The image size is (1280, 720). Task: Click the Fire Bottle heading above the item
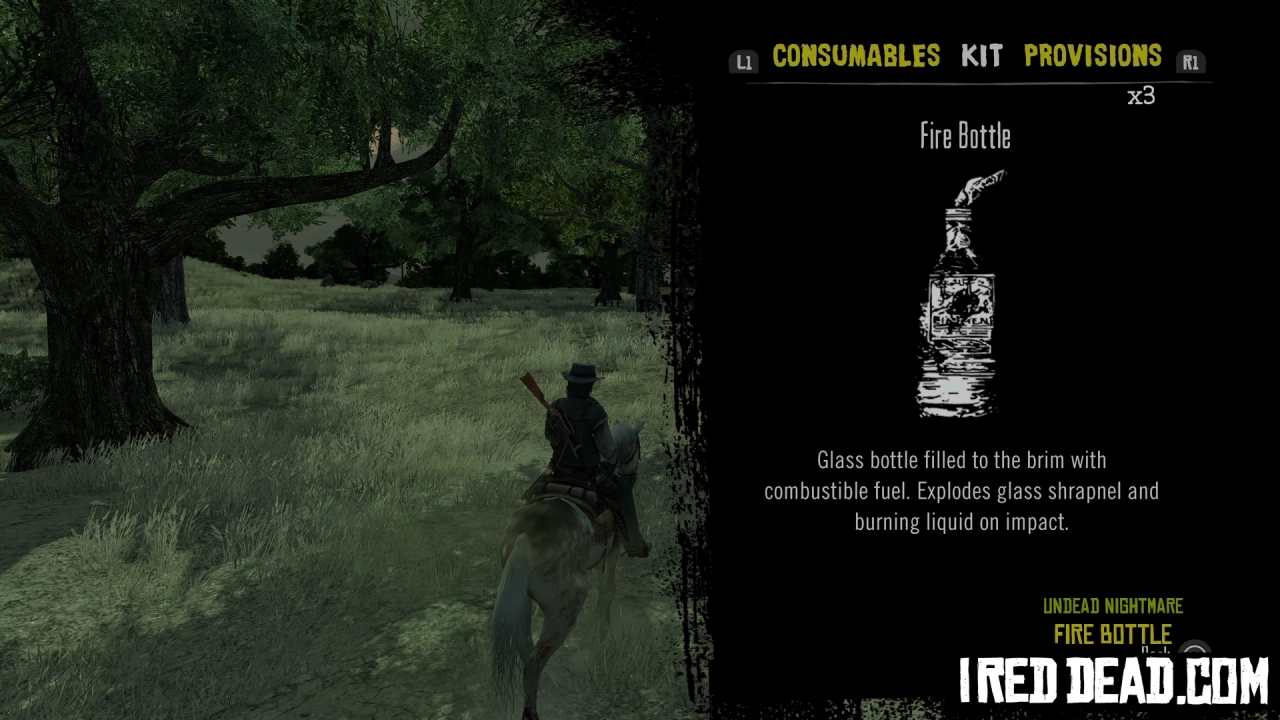point(964,137)
